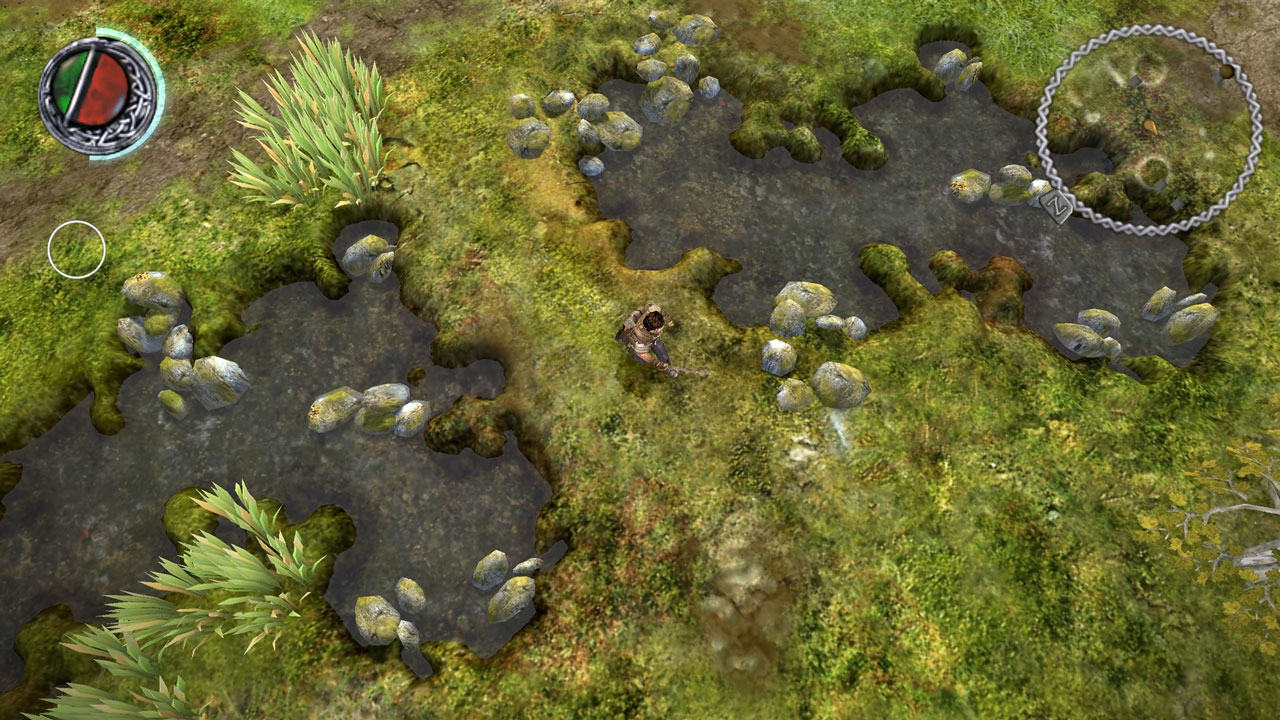
Task: Tap the yellow player arrow in the minimap center
Action: click(1150, 128)
